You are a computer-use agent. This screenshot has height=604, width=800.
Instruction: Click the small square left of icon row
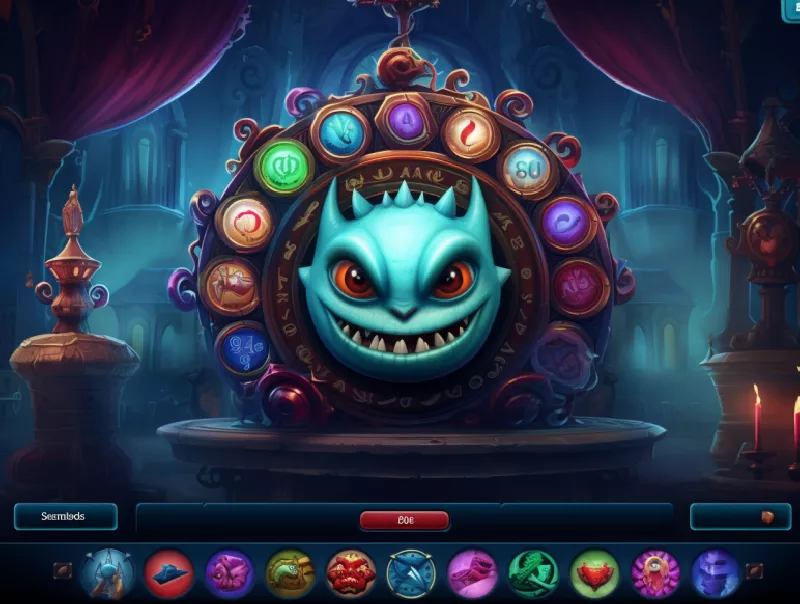coord(62,572)
